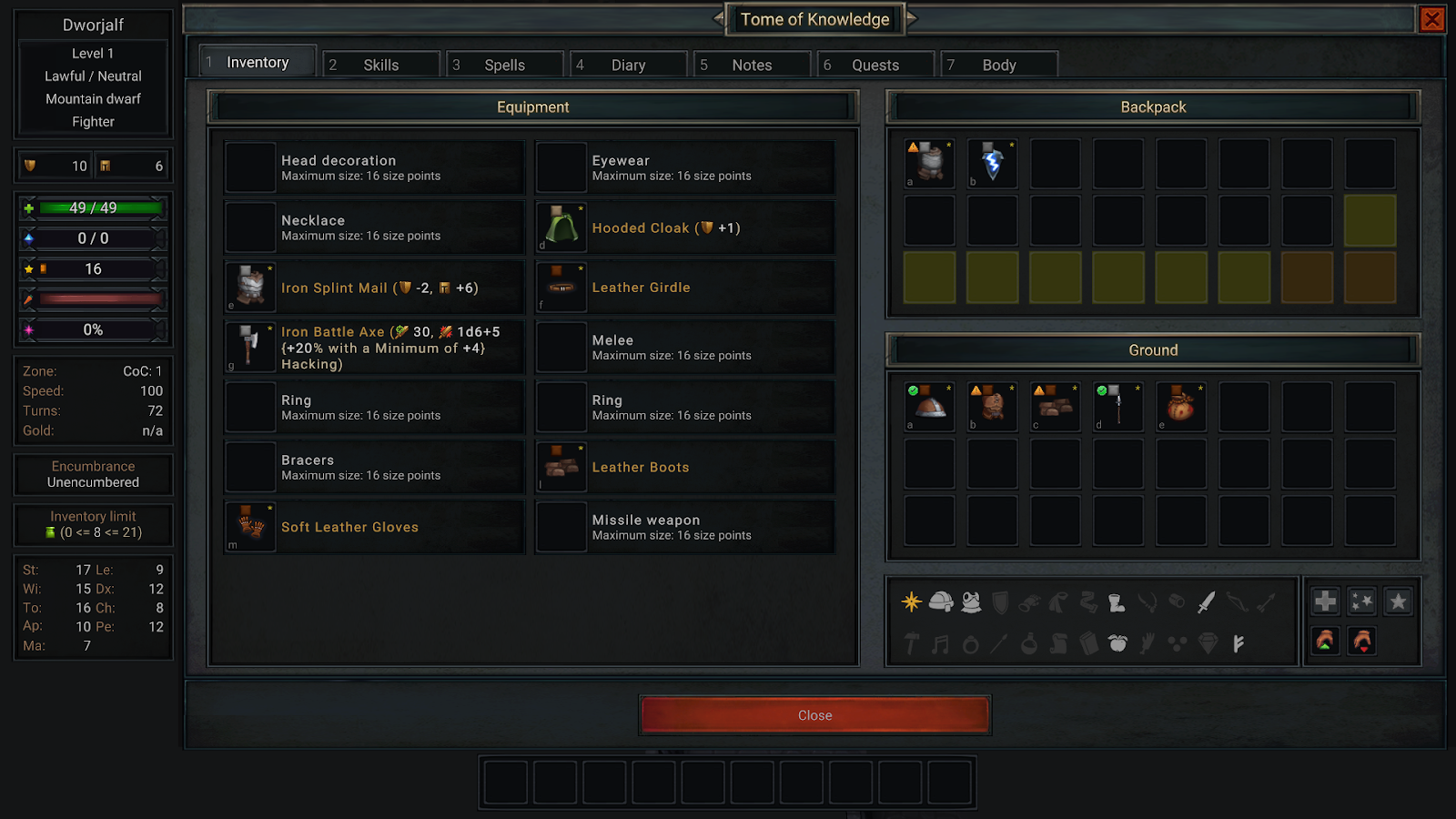
Task: Choose the Soft Leather Gloves slot
Action: [374, 527]
